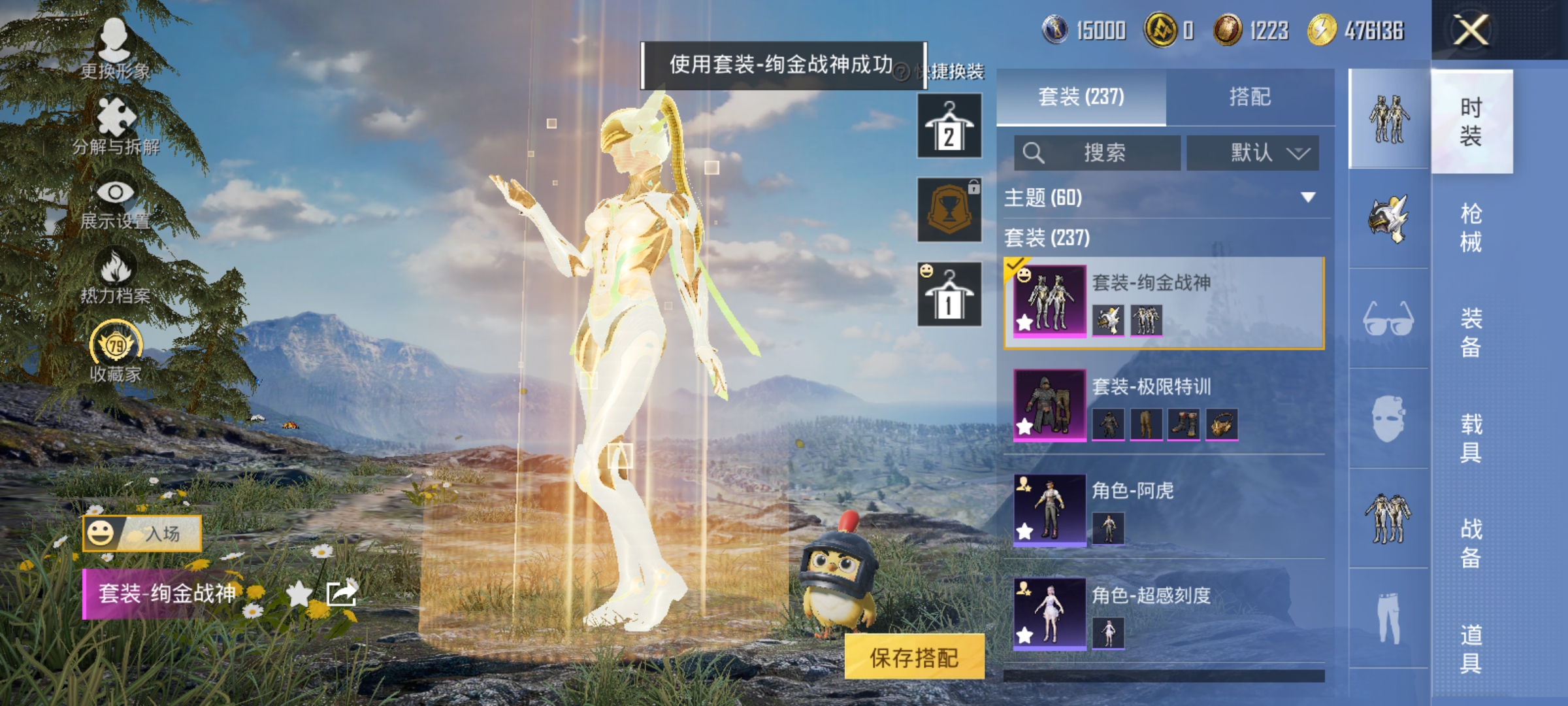Select outfit wardrobe slot 2 hanger
Screen dimensions: 1568x706
pyautogui.click(x=949, y=126)
